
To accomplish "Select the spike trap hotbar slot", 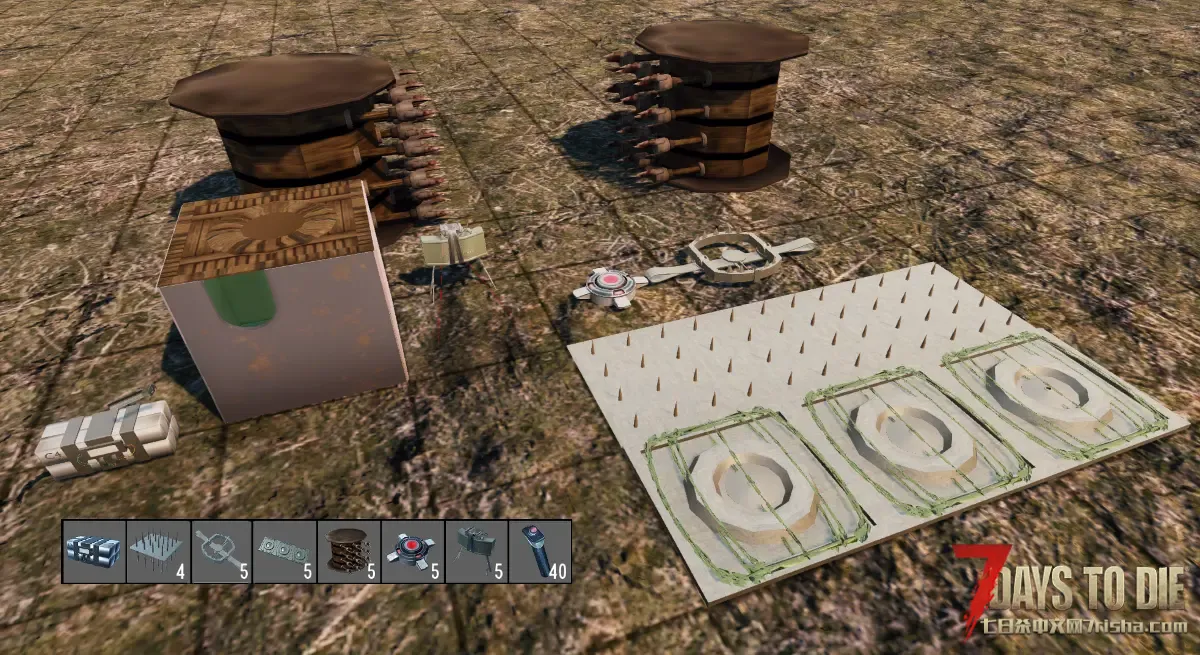I will 158,551.
